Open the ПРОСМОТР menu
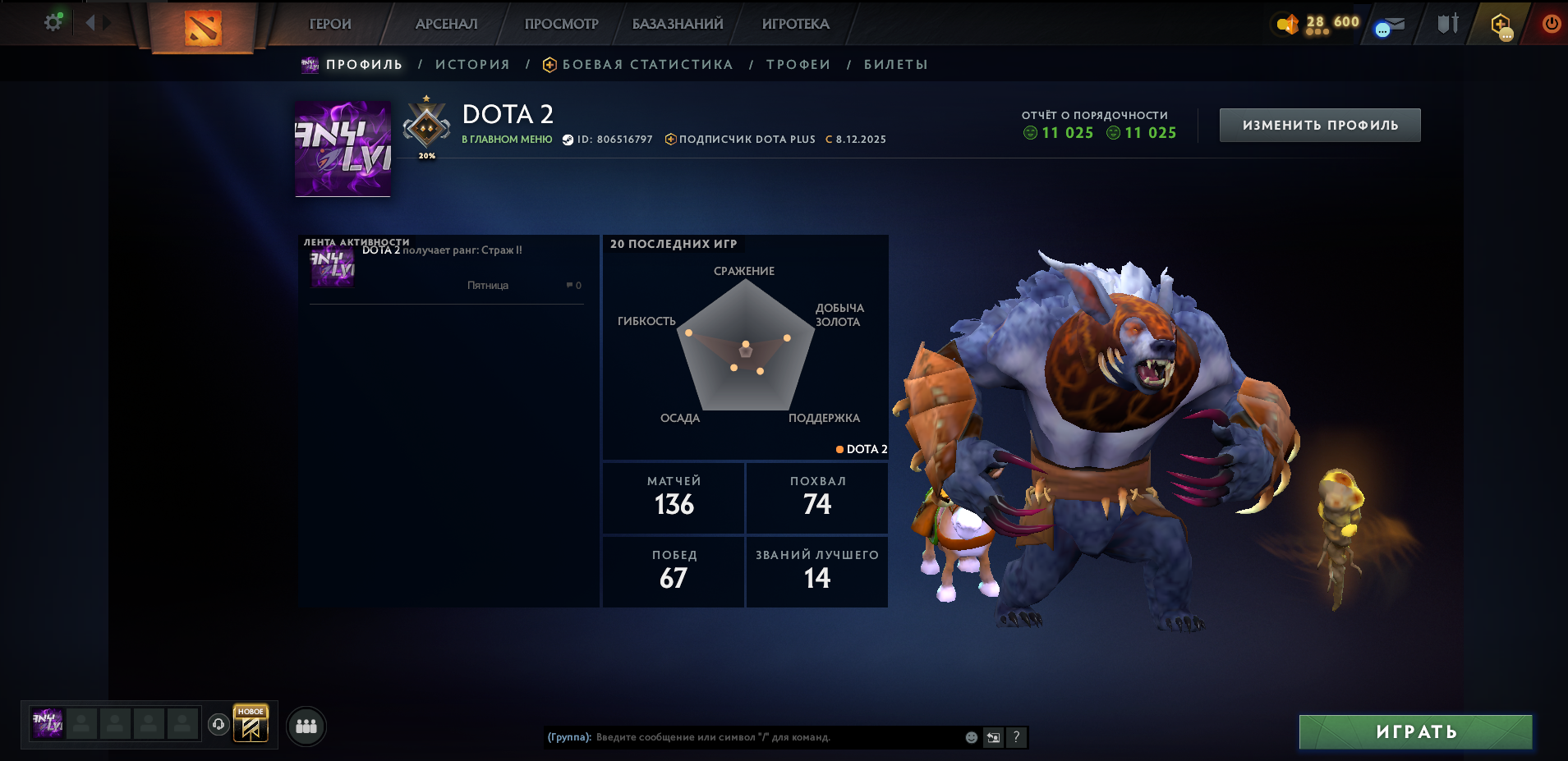 click(562, 25)
